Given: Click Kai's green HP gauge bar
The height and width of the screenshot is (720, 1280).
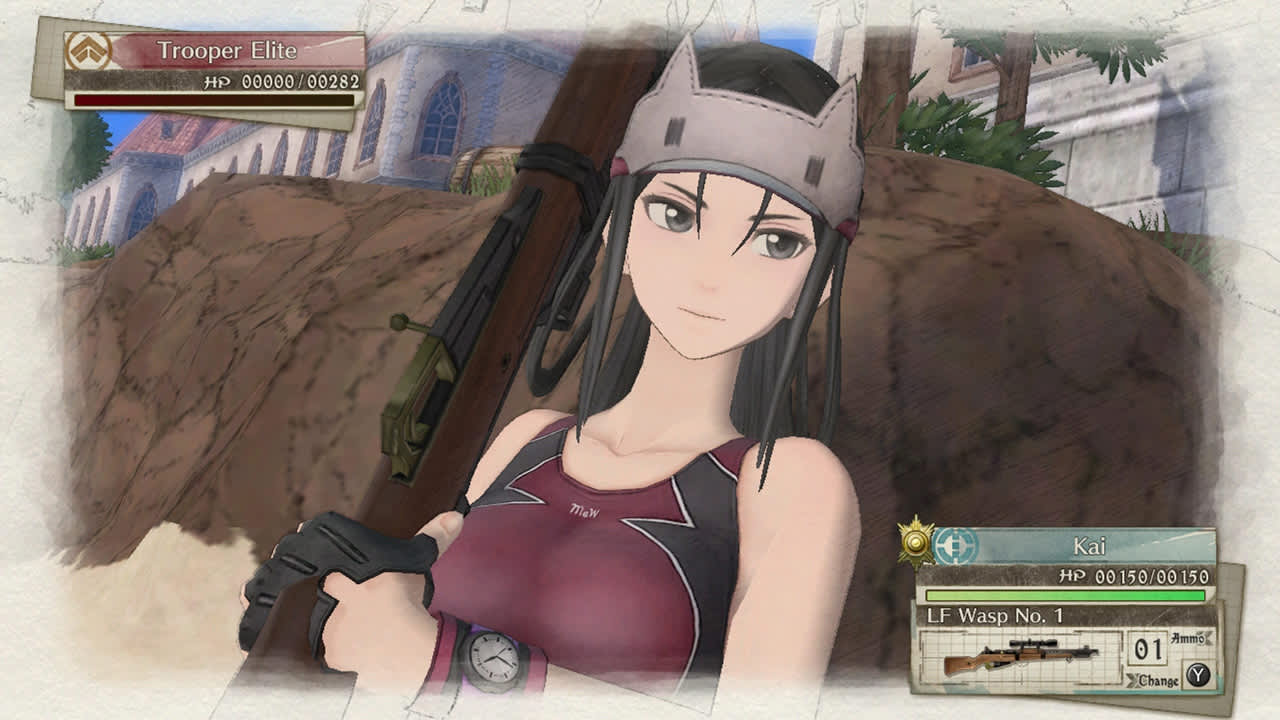Looking at the screenshot, I should click(1067, 594).
